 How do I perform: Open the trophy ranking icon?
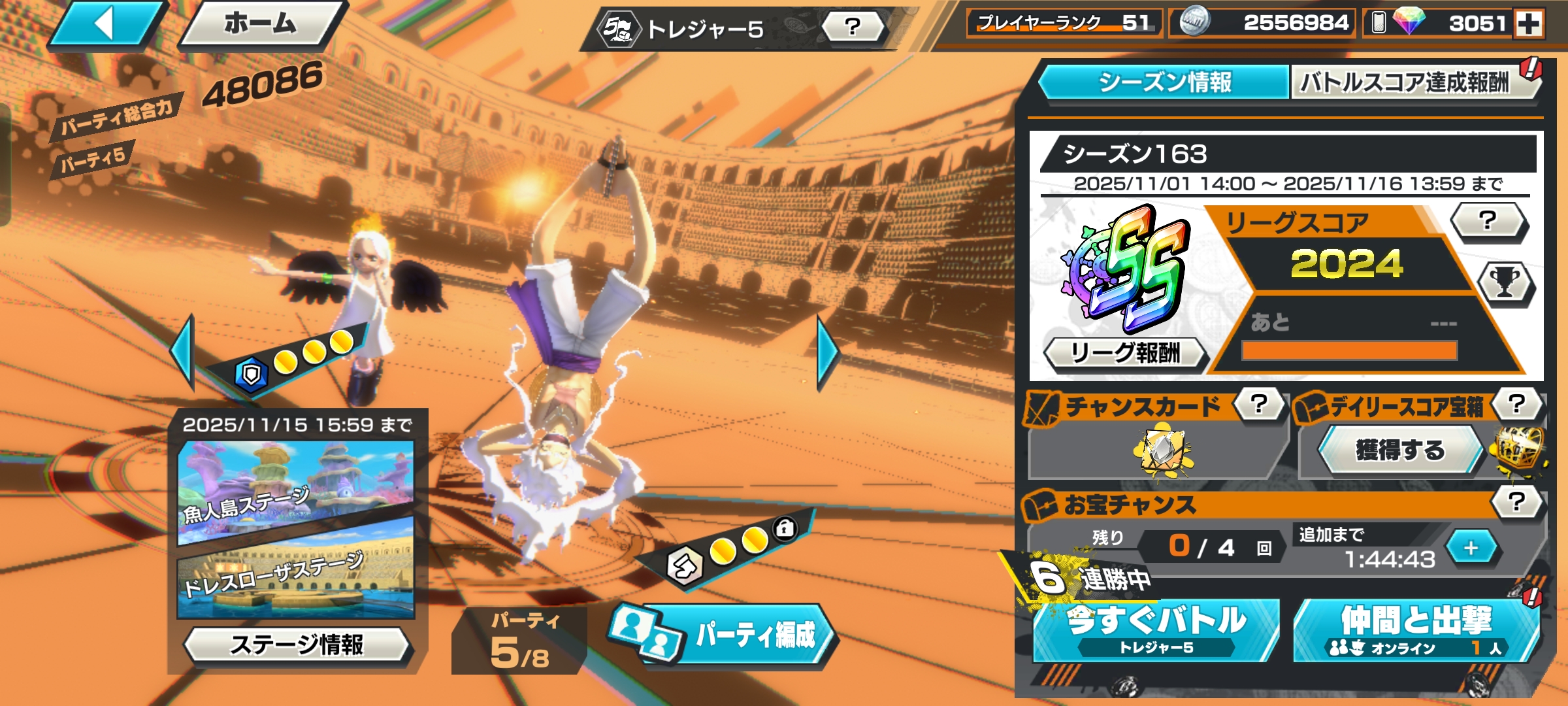click(x=1505, y=284)
